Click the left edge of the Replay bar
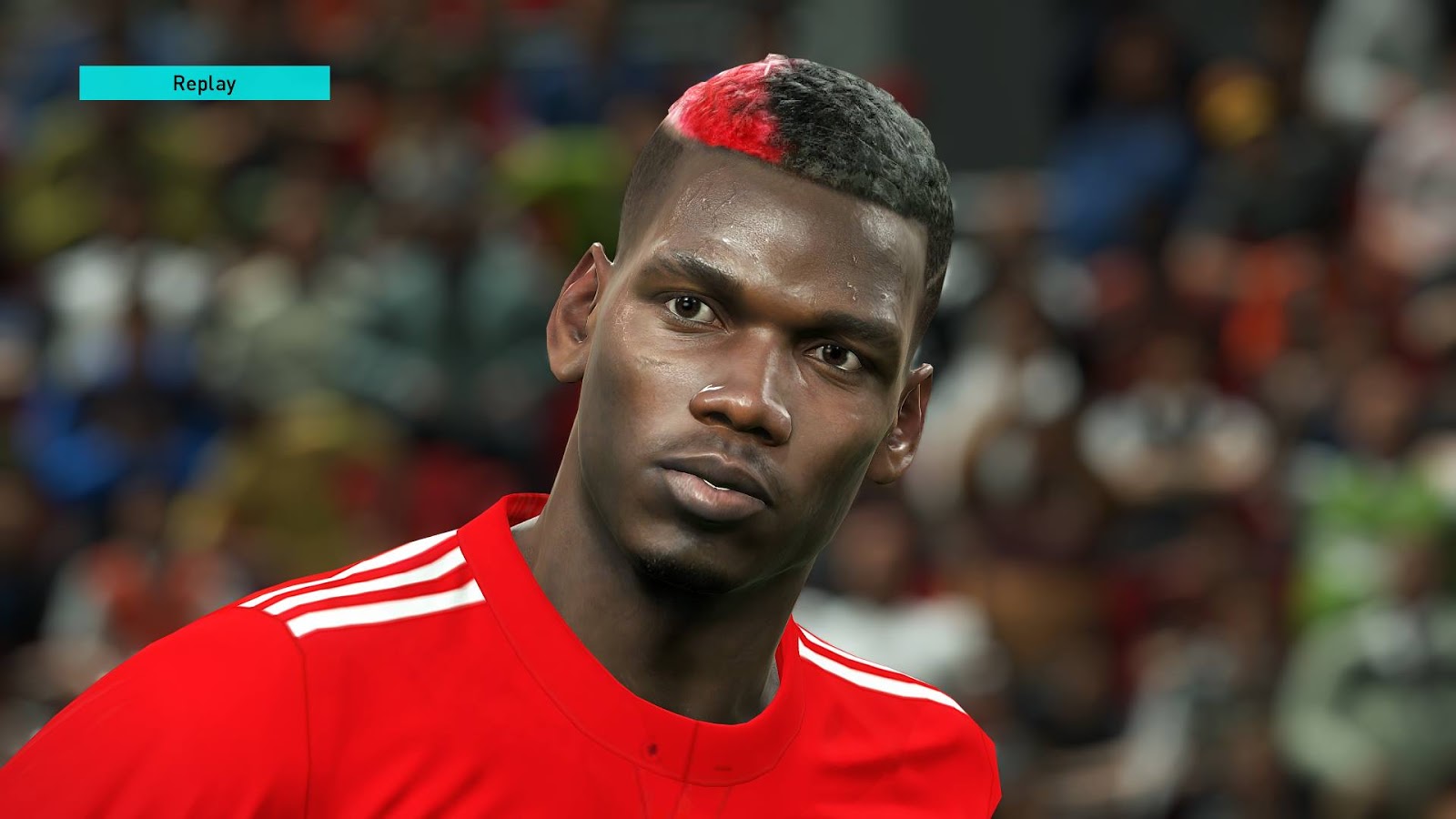This screenshot has height=819, width=1456. [x=84, y=86]
